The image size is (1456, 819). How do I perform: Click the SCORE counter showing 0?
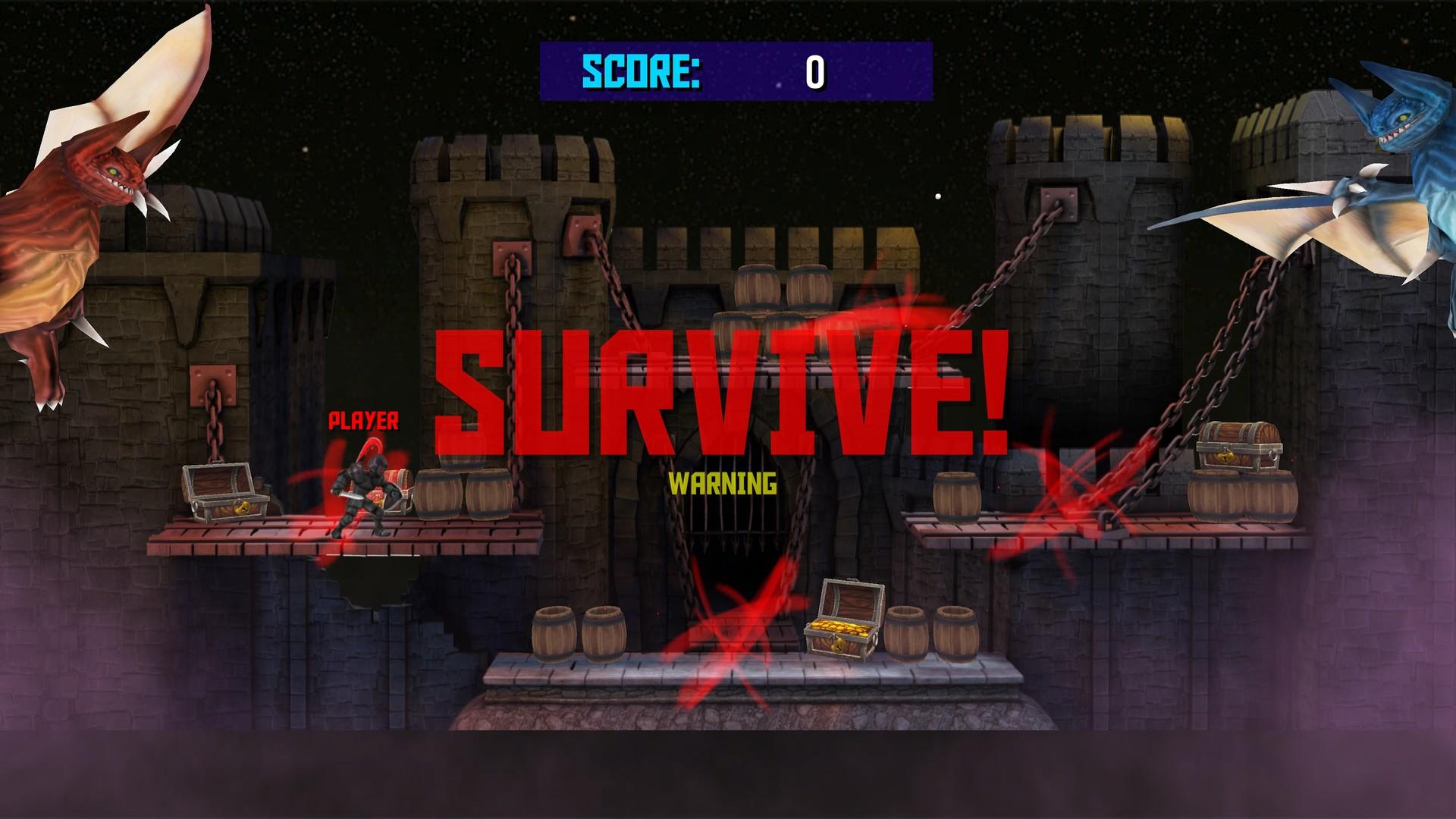click(815, 74)
